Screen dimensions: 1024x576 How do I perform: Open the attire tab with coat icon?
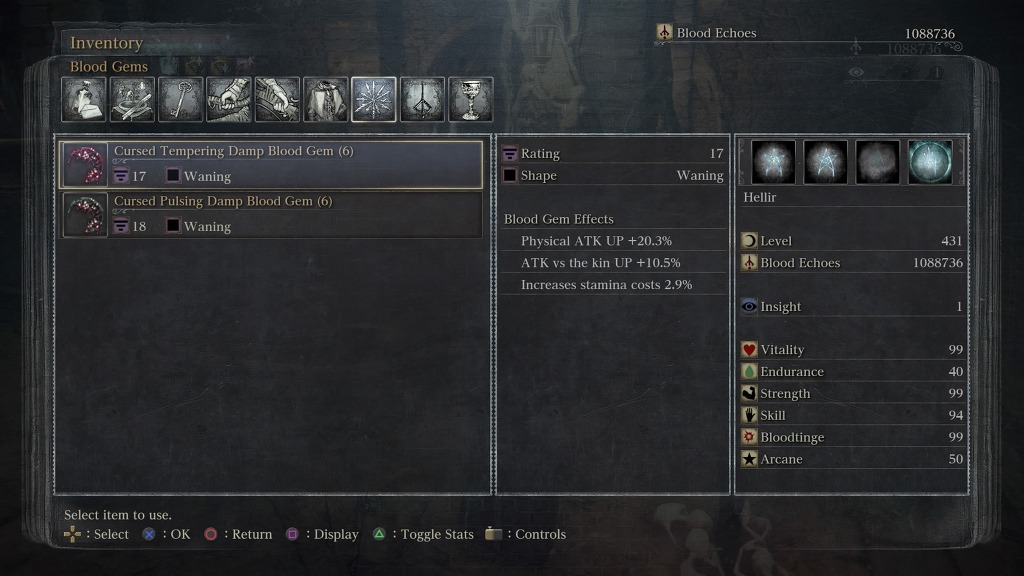click(326, 100)
